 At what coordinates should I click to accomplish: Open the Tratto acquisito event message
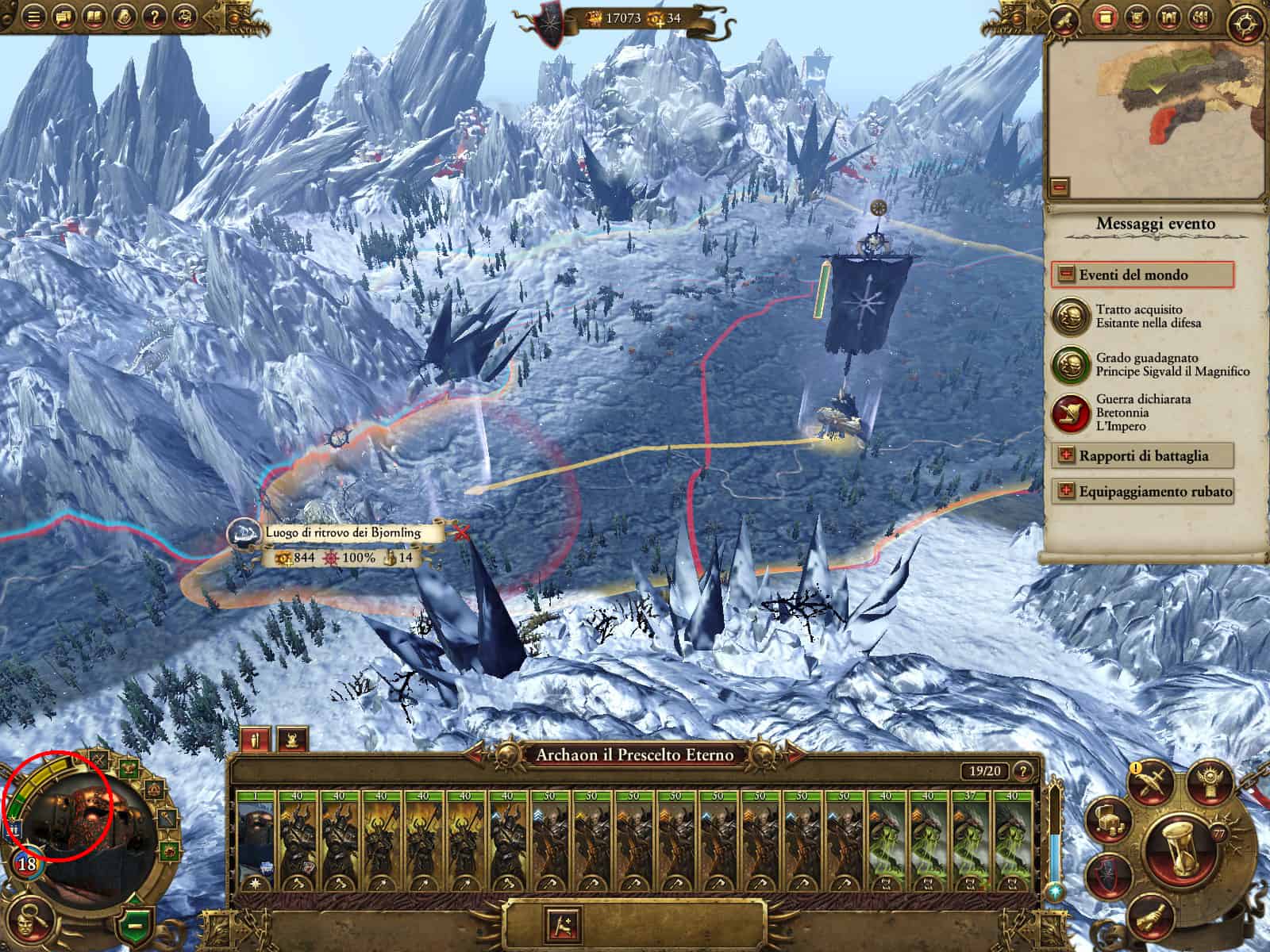[x=1067, y=316]
